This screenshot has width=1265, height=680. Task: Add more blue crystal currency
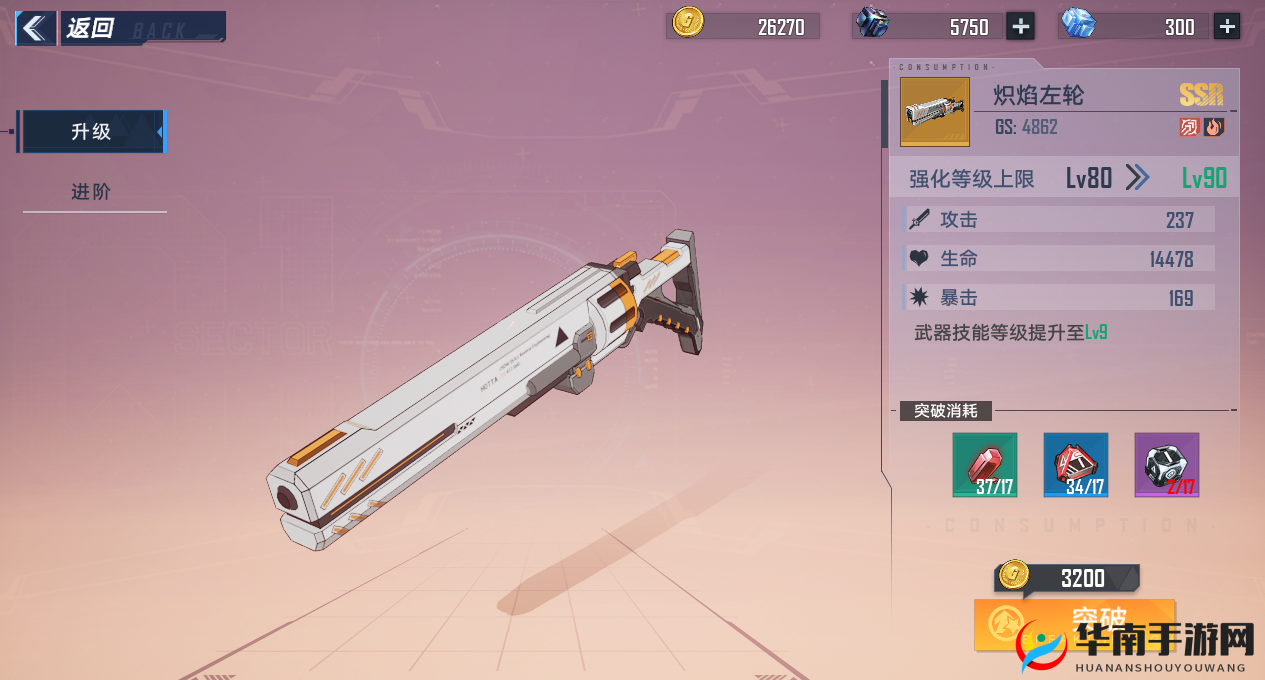(1227, 27)
